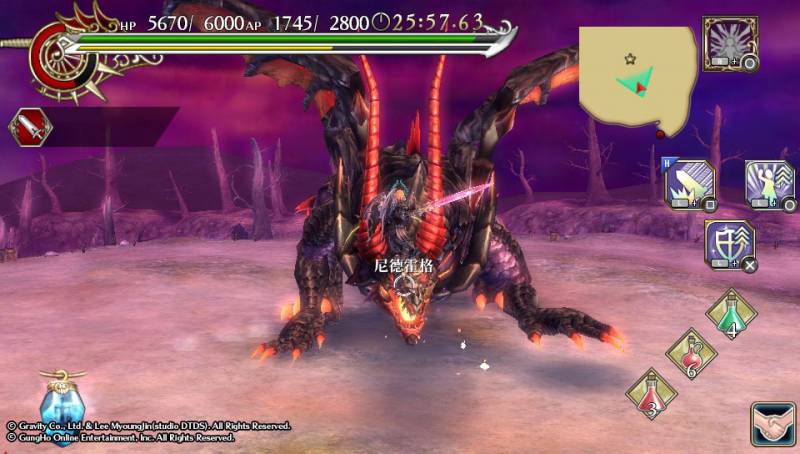This screenshot has height=454, width=800.
Task: Drink the red potion with count 6
Action: click(x=690, y=355)
